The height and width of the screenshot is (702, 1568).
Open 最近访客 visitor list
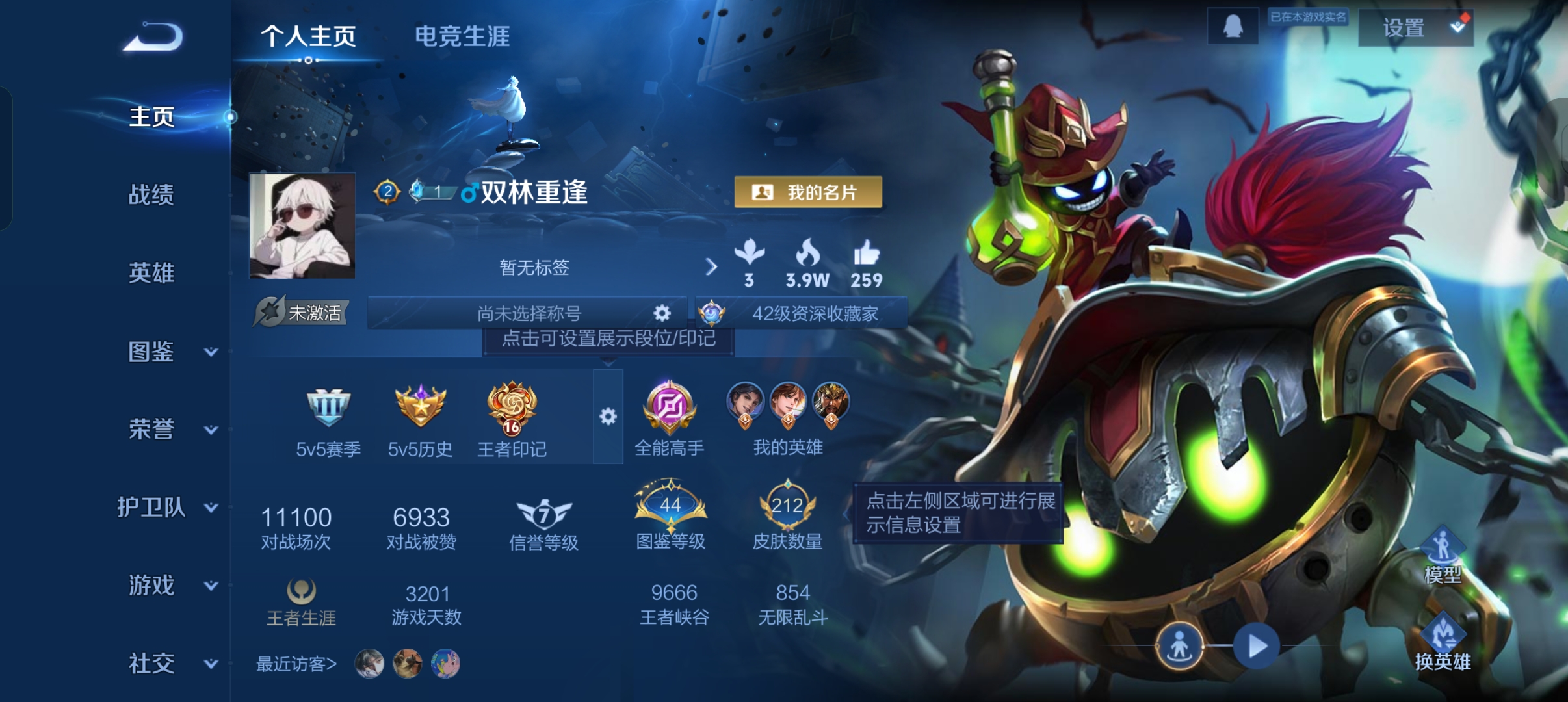pyautogui.click(x=296, y=664)
